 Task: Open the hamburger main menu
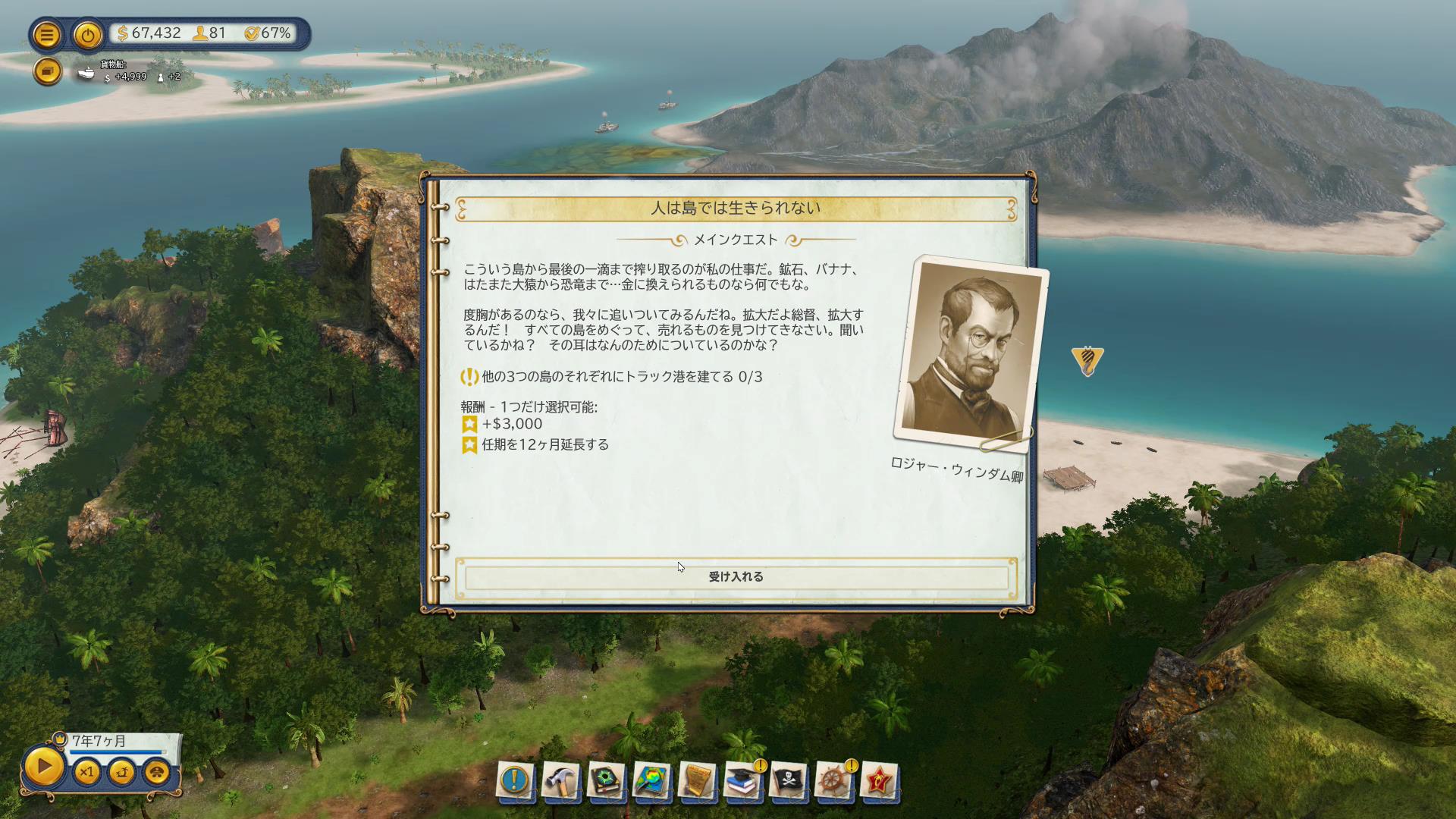47,35
